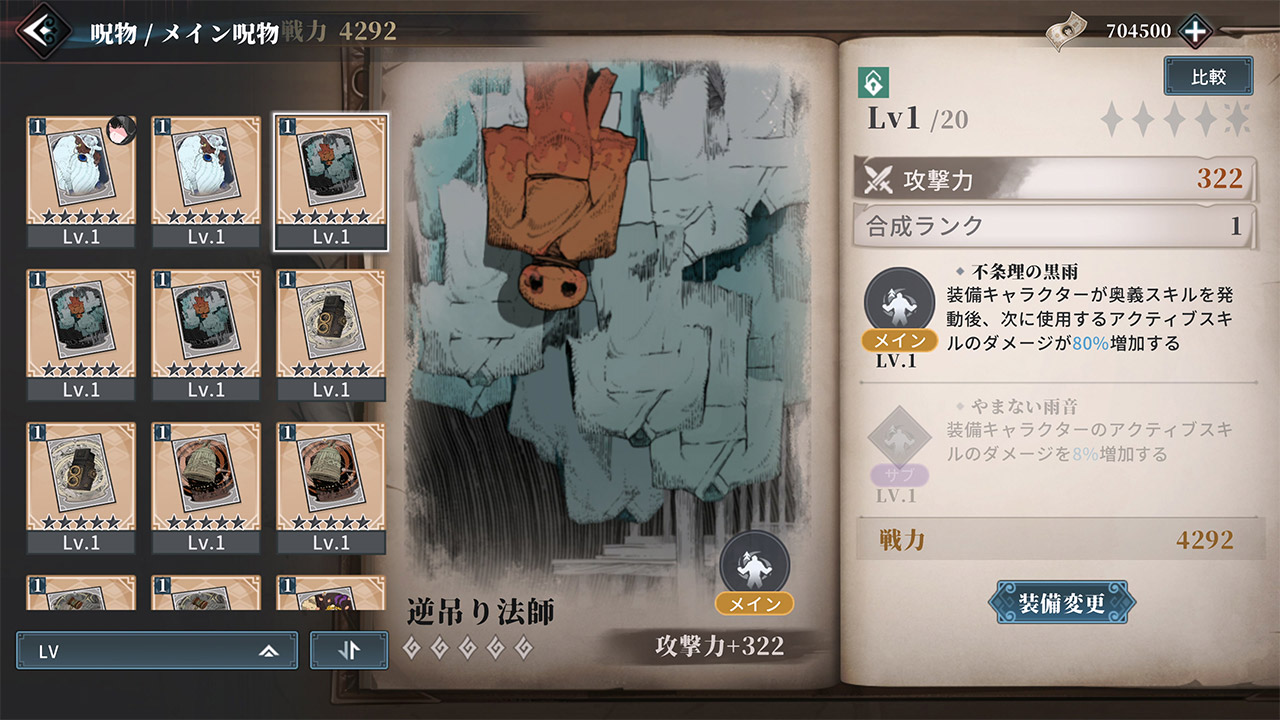
Task: Open the LV sort dropdown
Action: coord(157,651)
